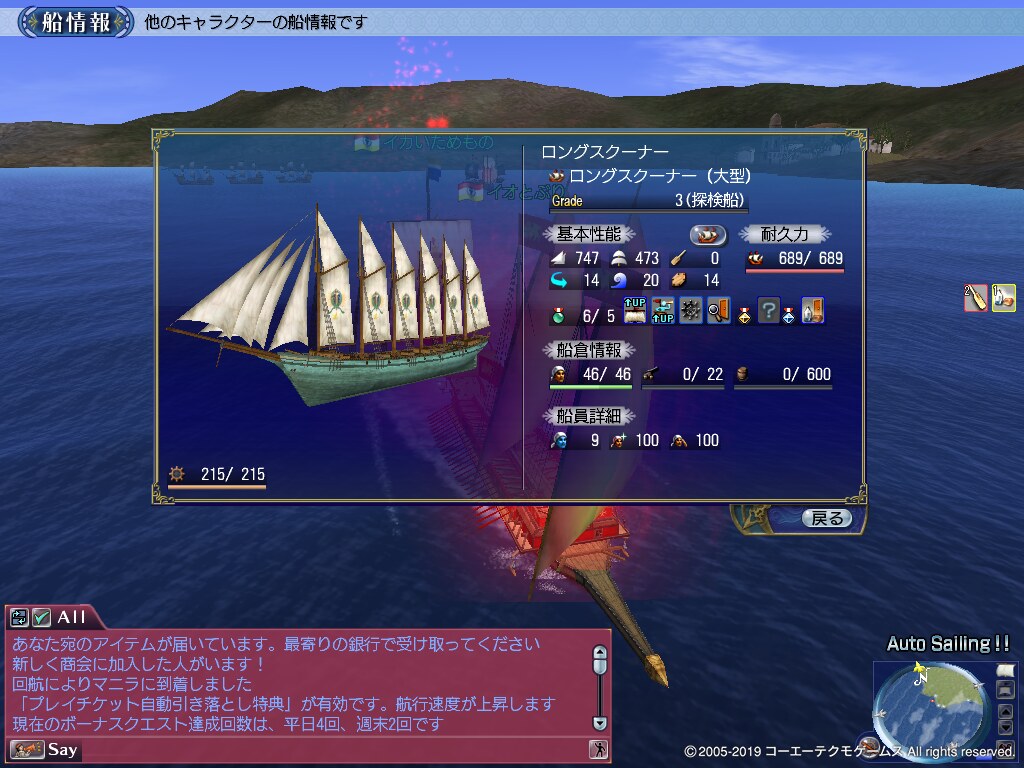Click the chat window switch icon

20,617
